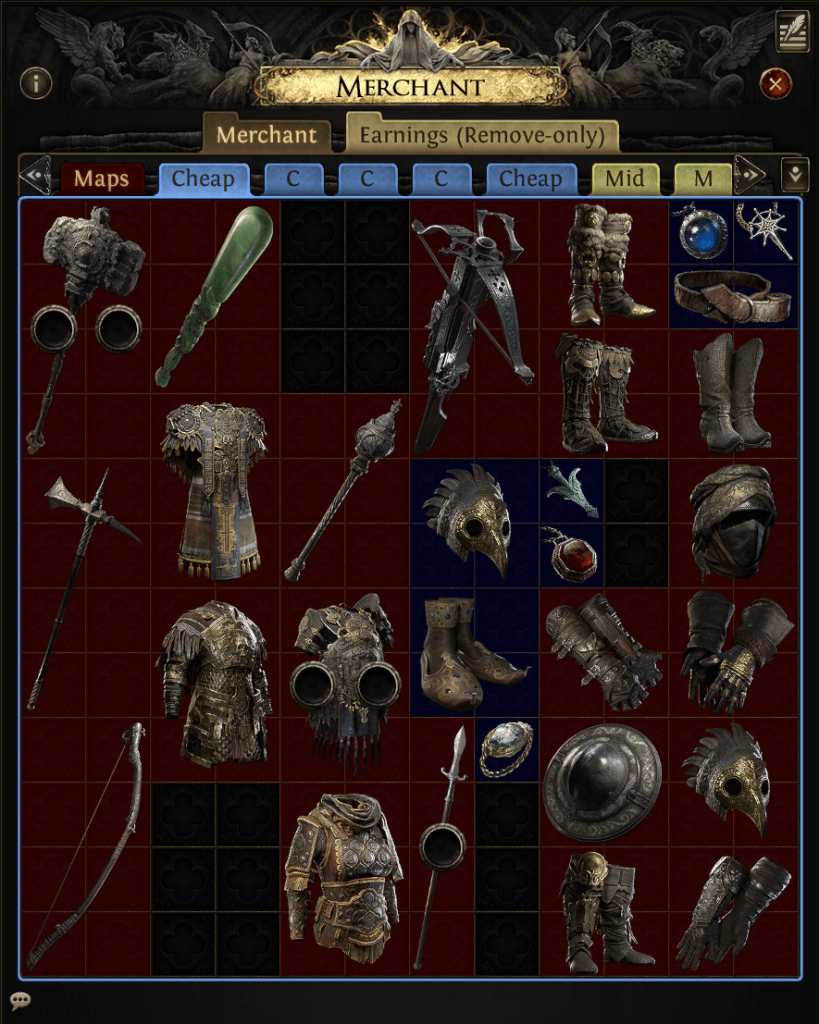Image resolution: width=819 pixels, height=1024 pixels.
Task: Pick the gemmed gold ring
Action: [508, 748]
